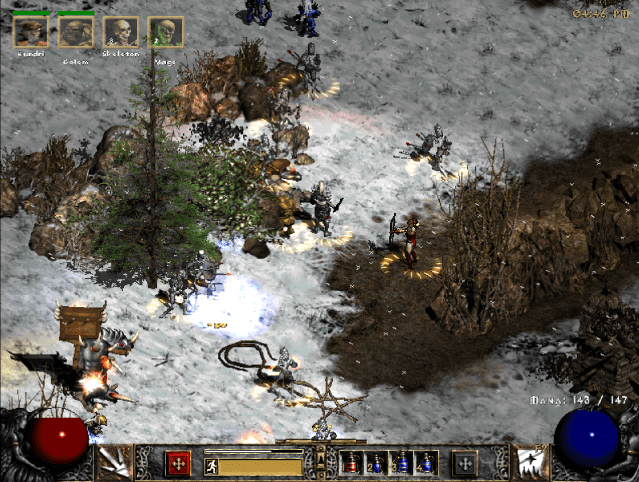Click the Kundri mercenary portrait
The height and width of the screenshot is (482, 639).
pos(30,32)
